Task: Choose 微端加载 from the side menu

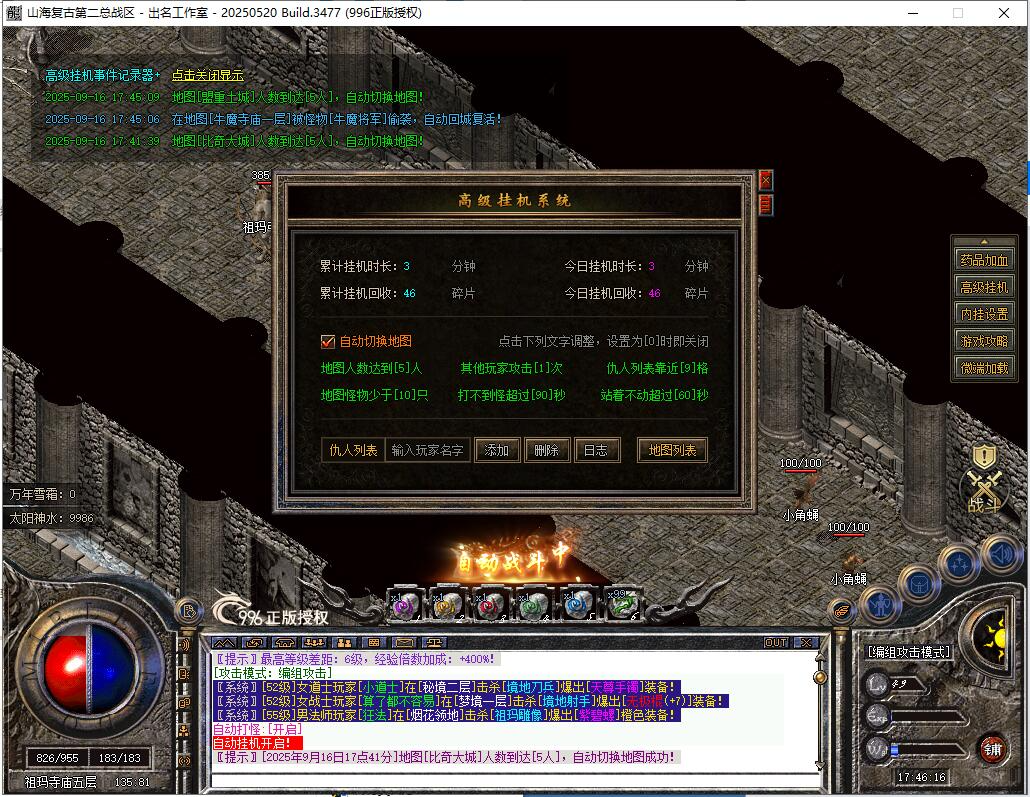Action: point(984,368)
